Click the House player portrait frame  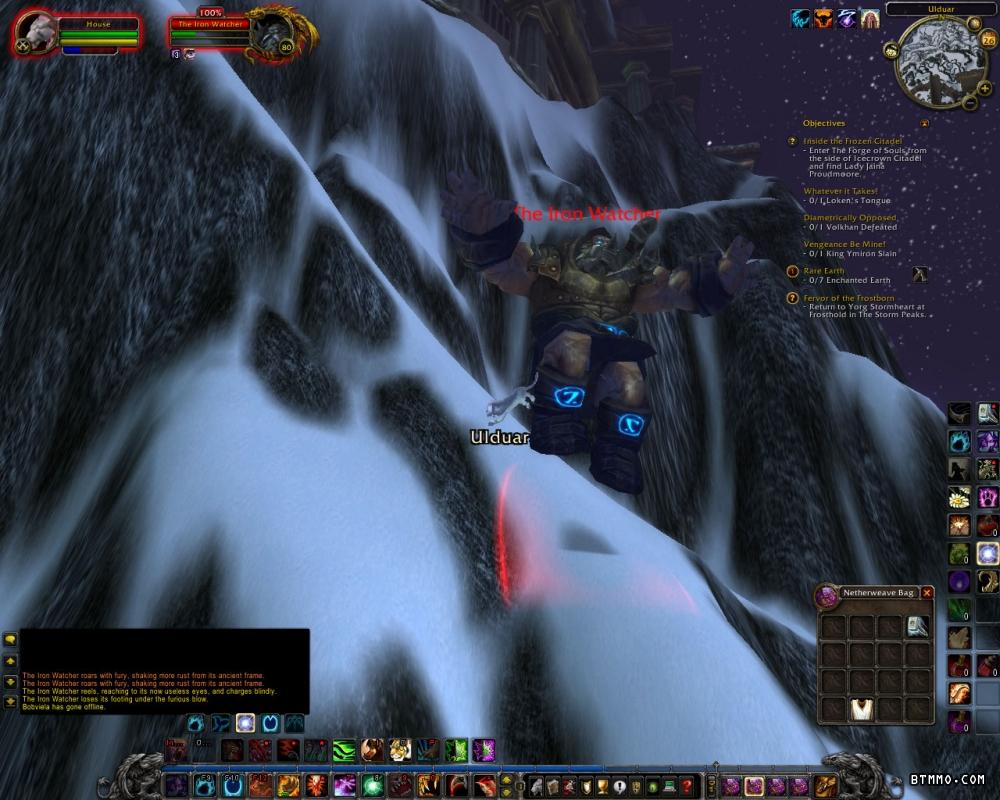[35, 34]
